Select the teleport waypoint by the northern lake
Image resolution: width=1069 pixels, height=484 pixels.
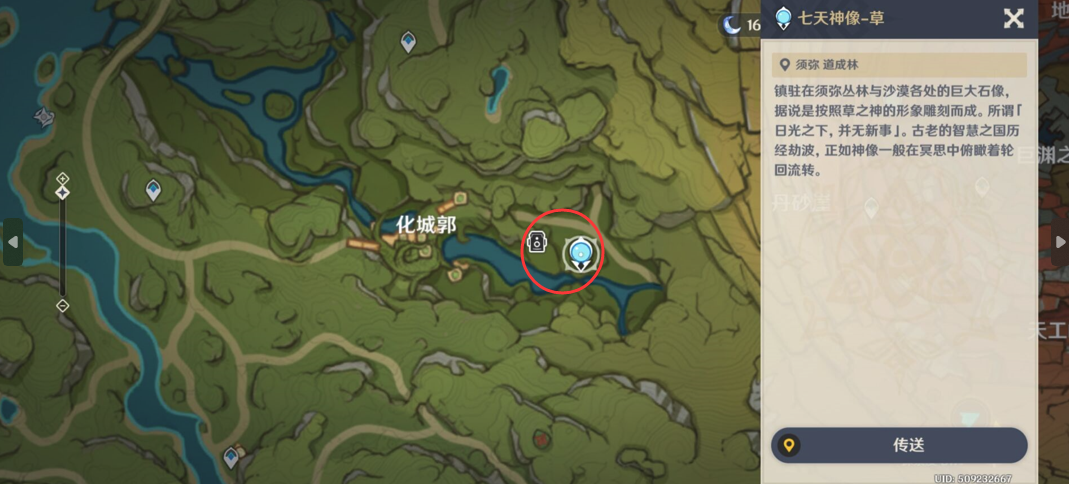(408, 41)
